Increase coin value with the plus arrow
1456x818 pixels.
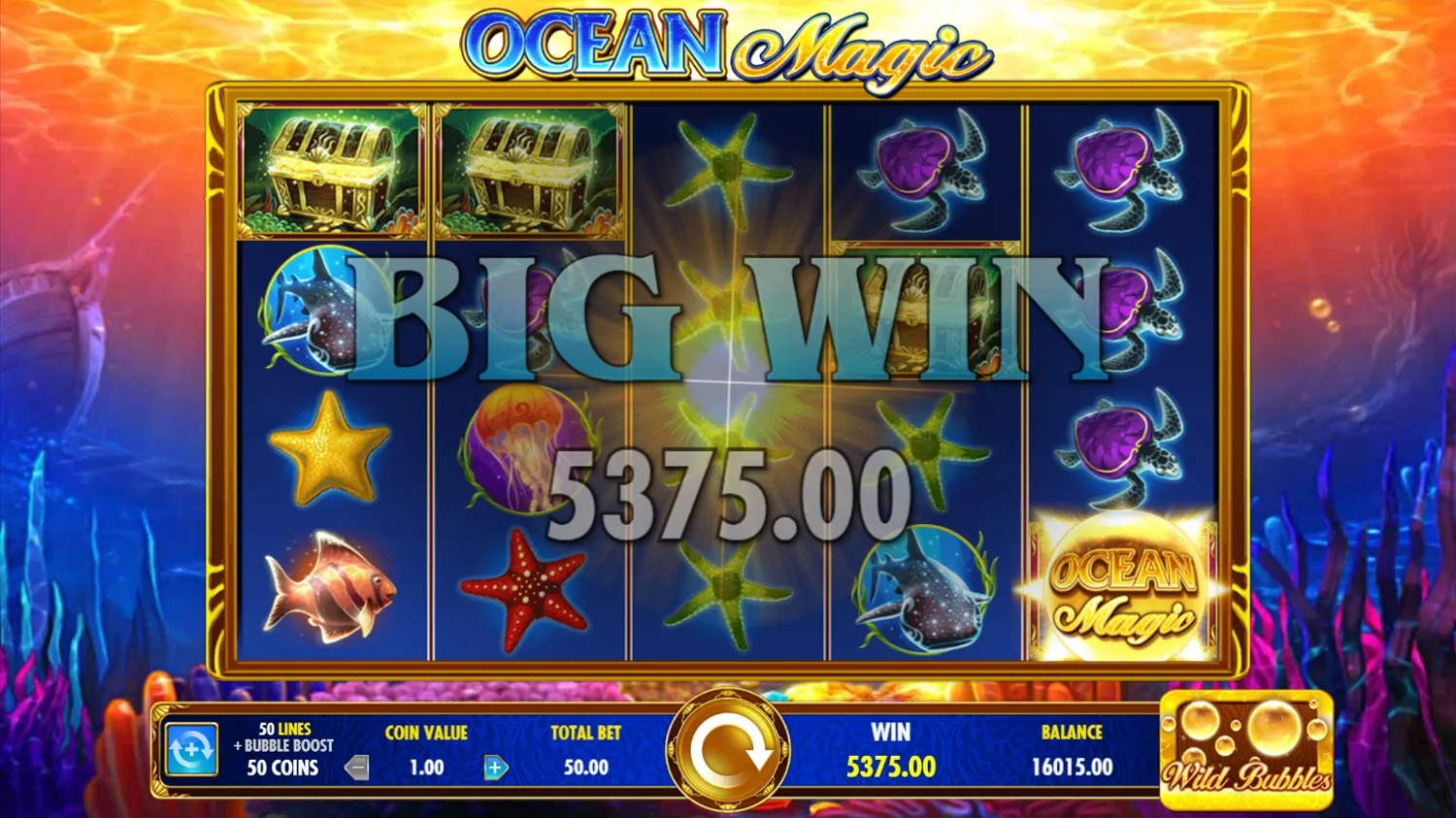pyautogui.click(x=494, y=768)
